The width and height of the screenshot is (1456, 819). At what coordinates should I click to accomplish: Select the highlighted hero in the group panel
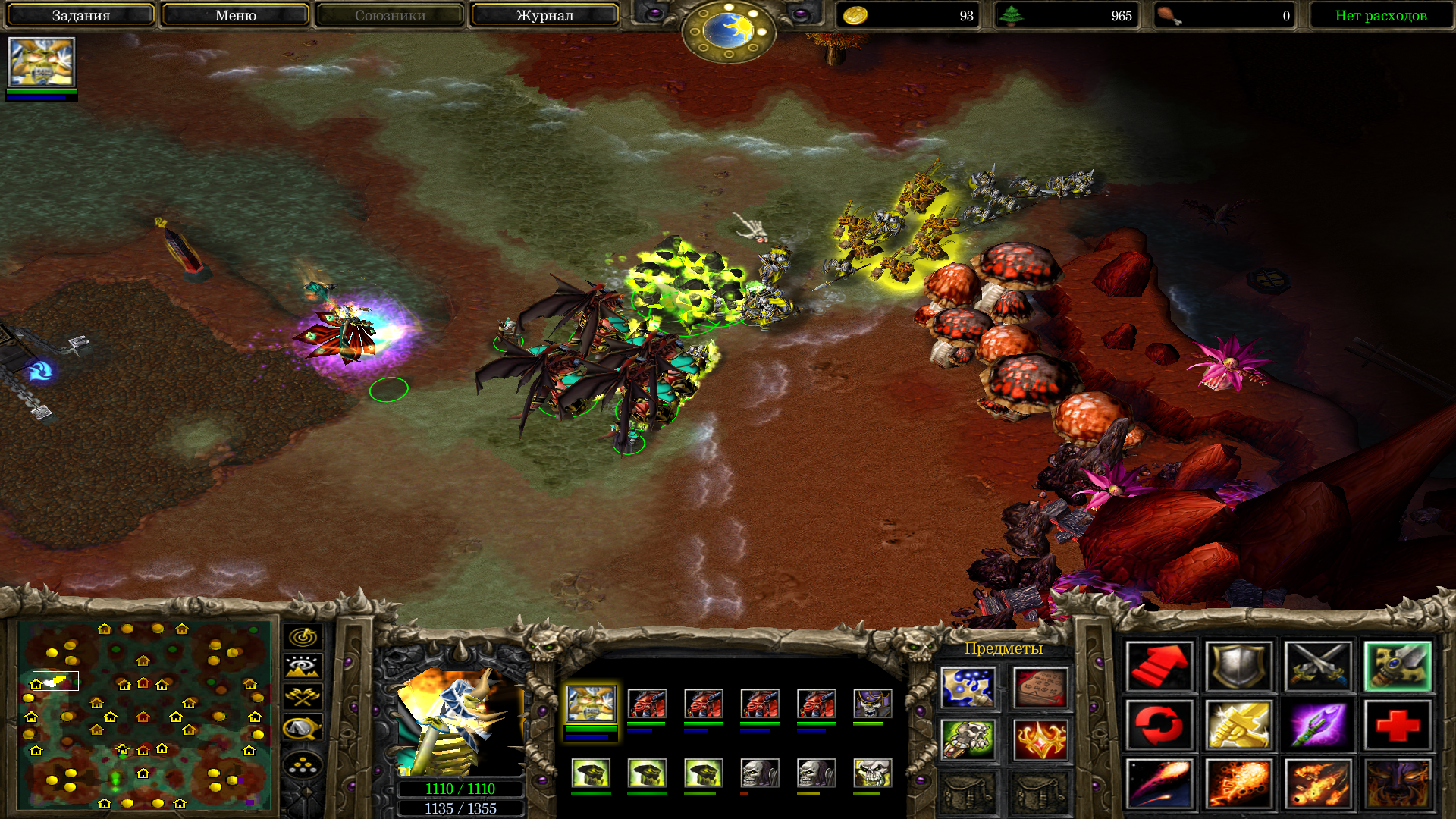590,704
